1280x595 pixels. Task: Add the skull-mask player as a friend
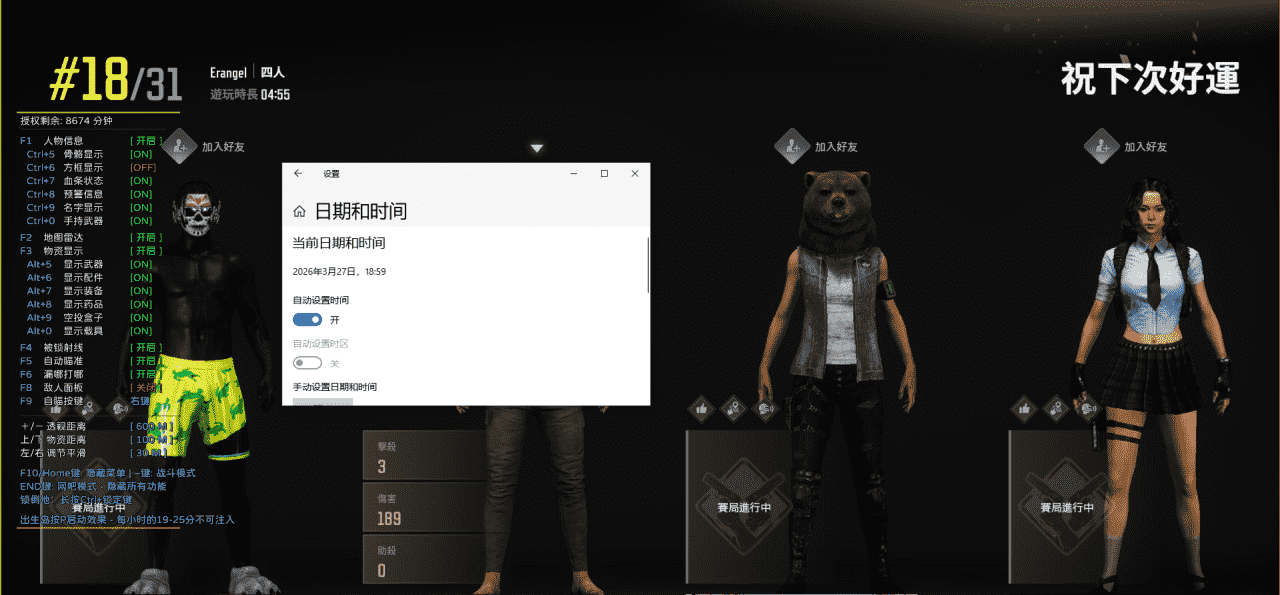(x=180, y=146)
